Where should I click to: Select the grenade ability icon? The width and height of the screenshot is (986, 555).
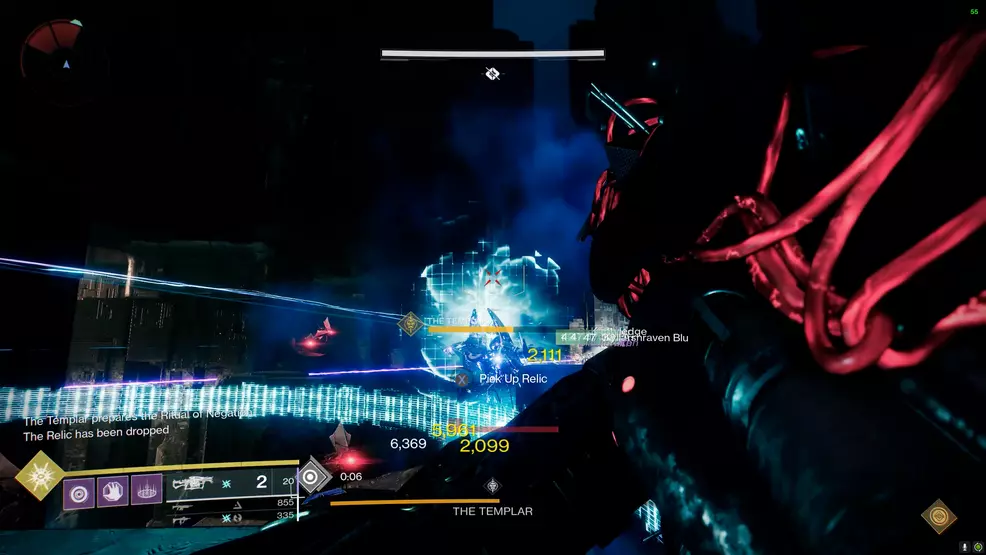coord(80,492)
